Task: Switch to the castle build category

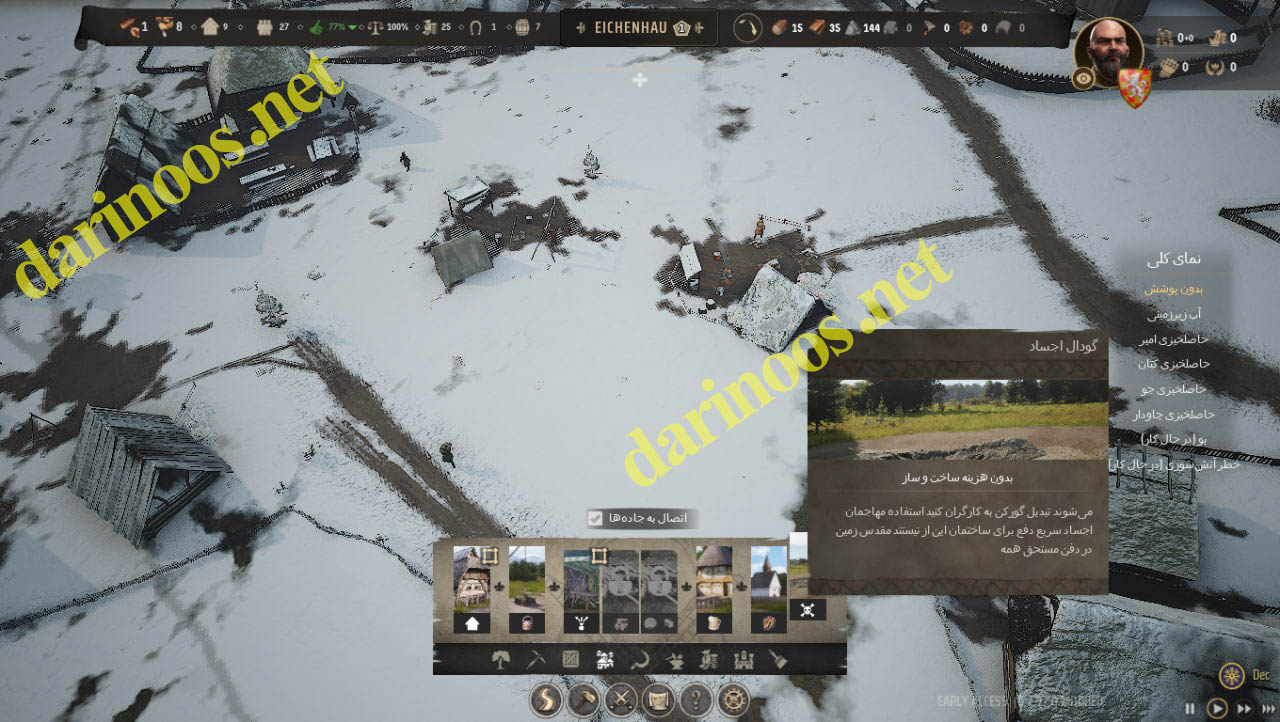Action: click(743, 660)
